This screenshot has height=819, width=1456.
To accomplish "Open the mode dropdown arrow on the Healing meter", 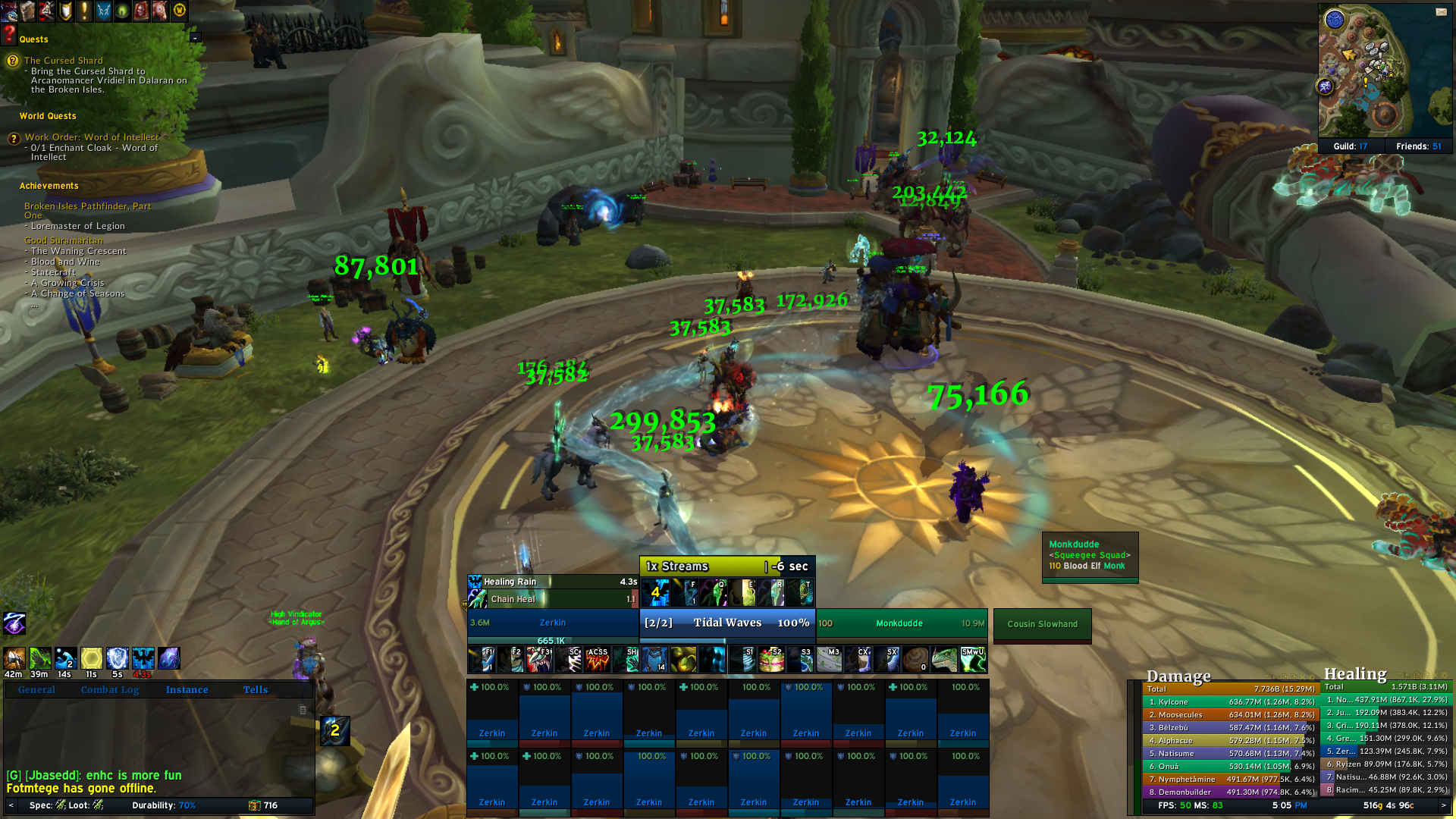I will (x=1399, y=676).
